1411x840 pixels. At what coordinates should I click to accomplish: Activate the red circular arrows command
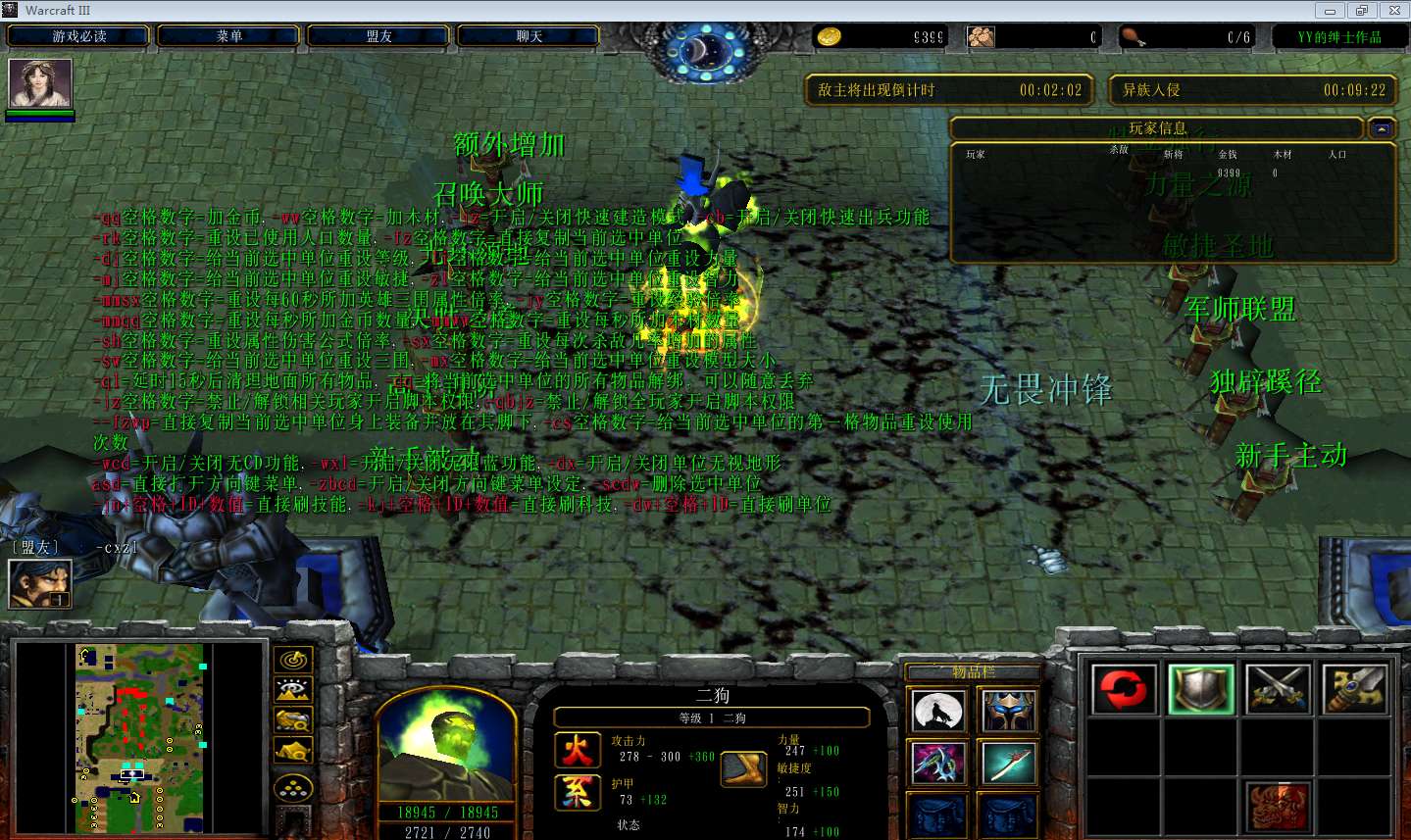[x=1123, y=689]
